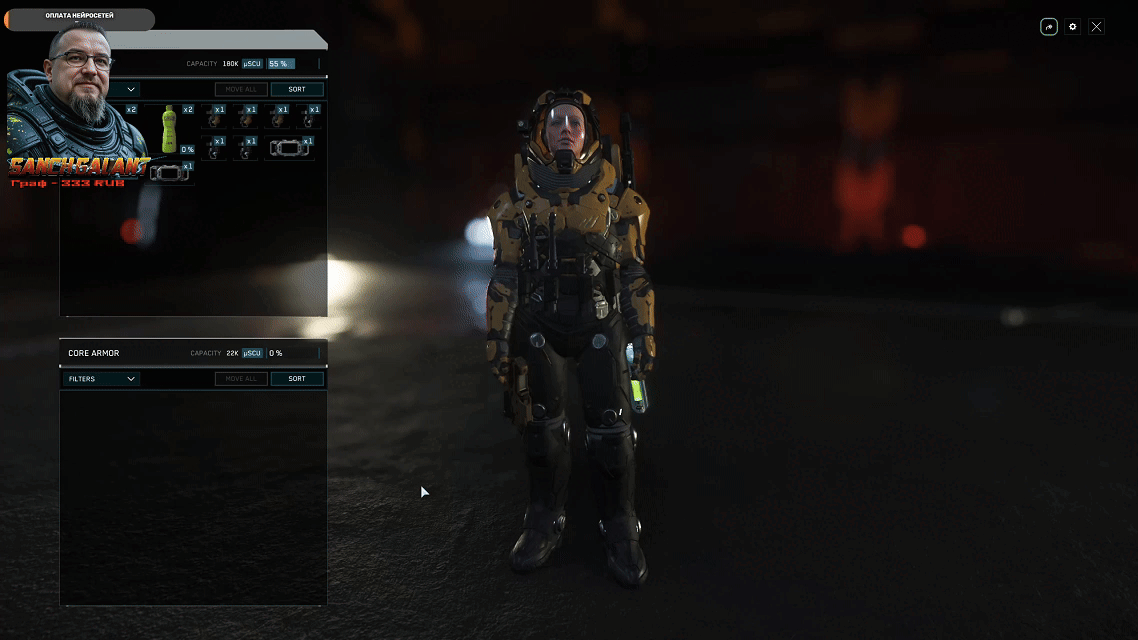Expand the filter dropdown arrow in the 180K container
Image resolution: width=1138 pixels, height=640 pixels.
[131, 89]
